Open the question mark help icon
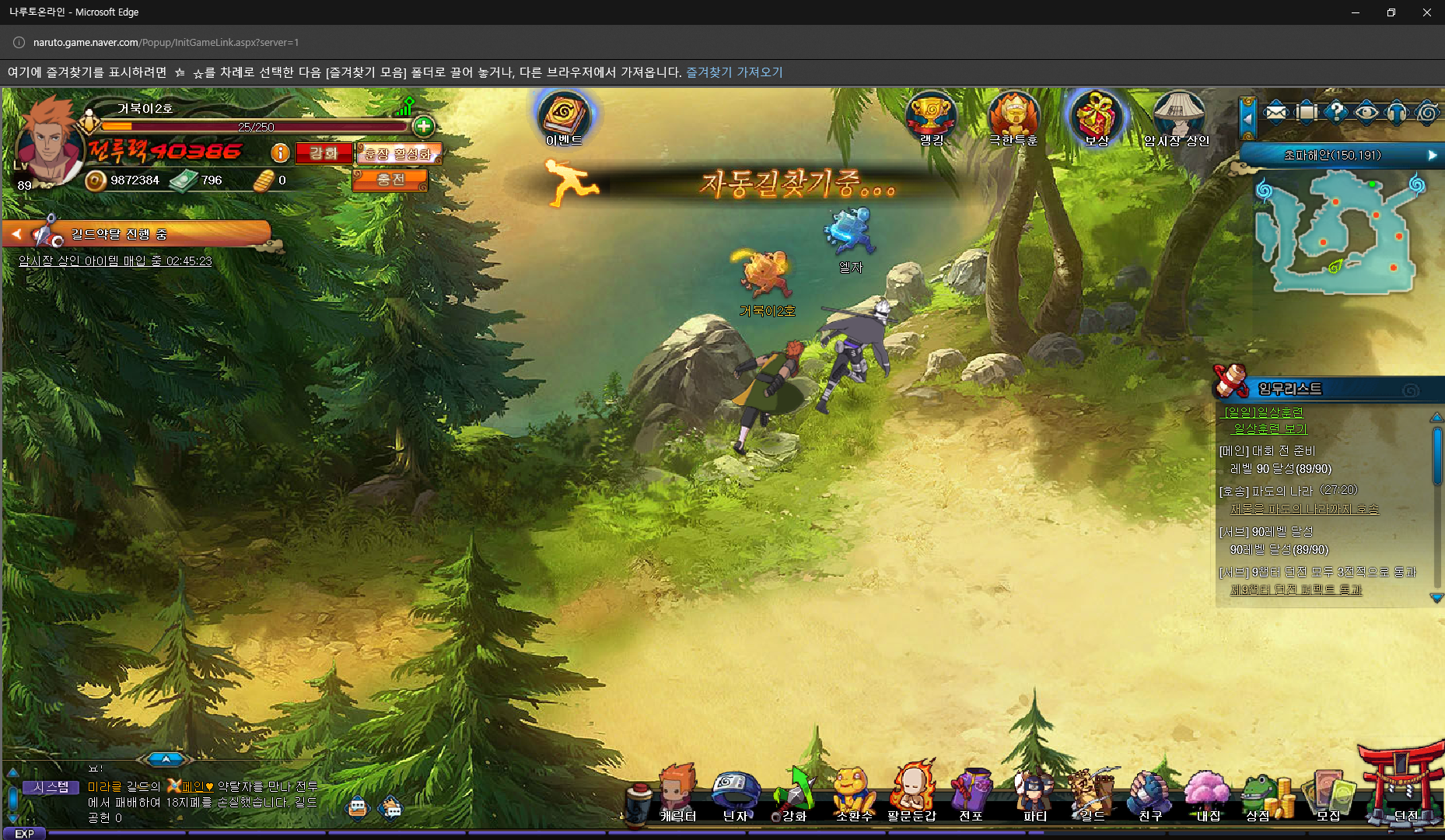This screenshot has height=840, width=1445. (x=1336, y=113)
